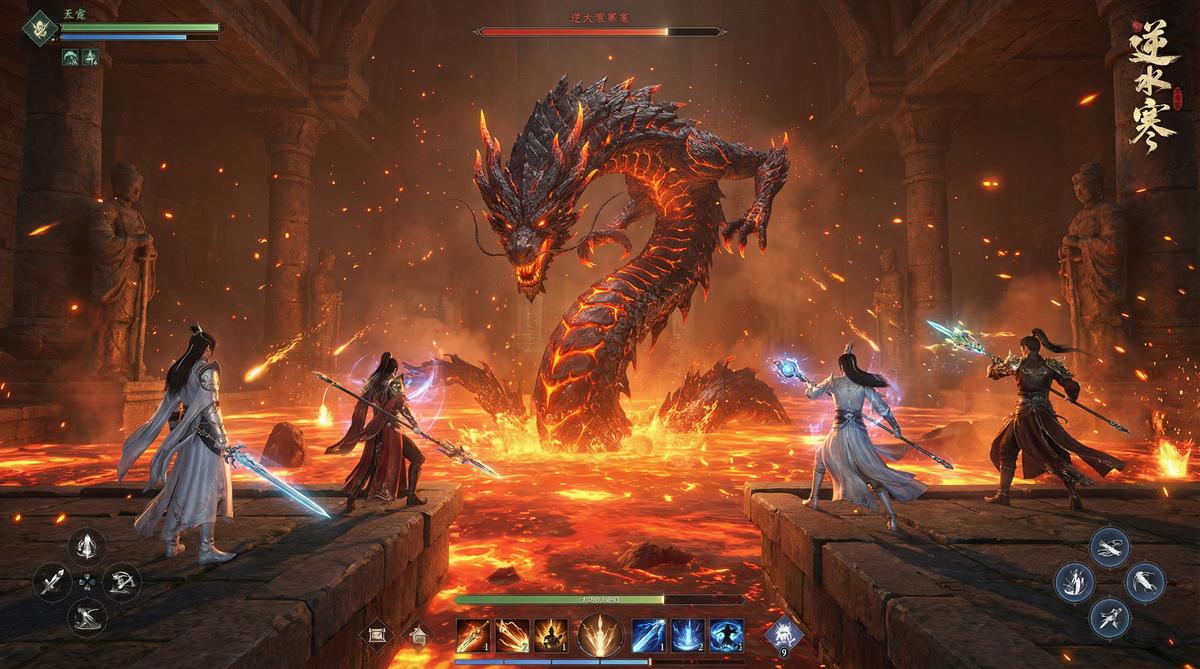Trigger the golden glowing warrior skill
Image resolution: width=1200 pixels, height=669 pixels.
[x=550, y=634]
